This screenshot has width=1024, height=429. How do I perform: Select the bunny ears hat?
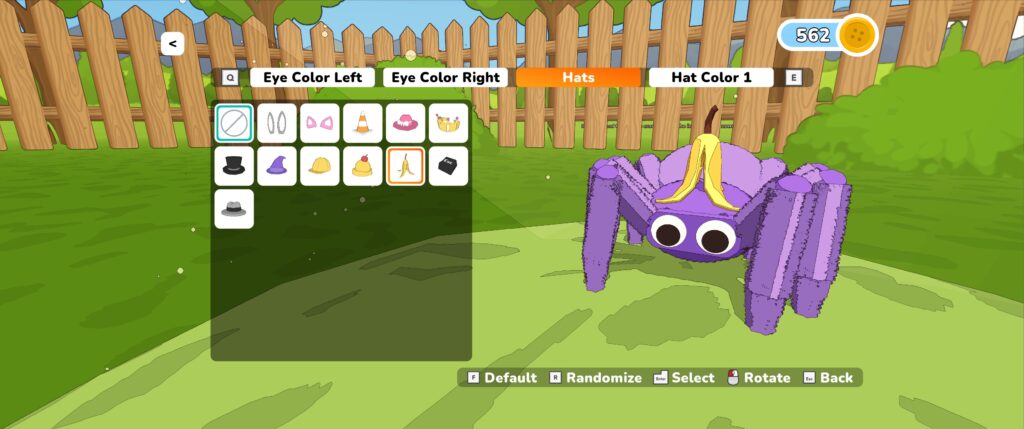point(277,123)
